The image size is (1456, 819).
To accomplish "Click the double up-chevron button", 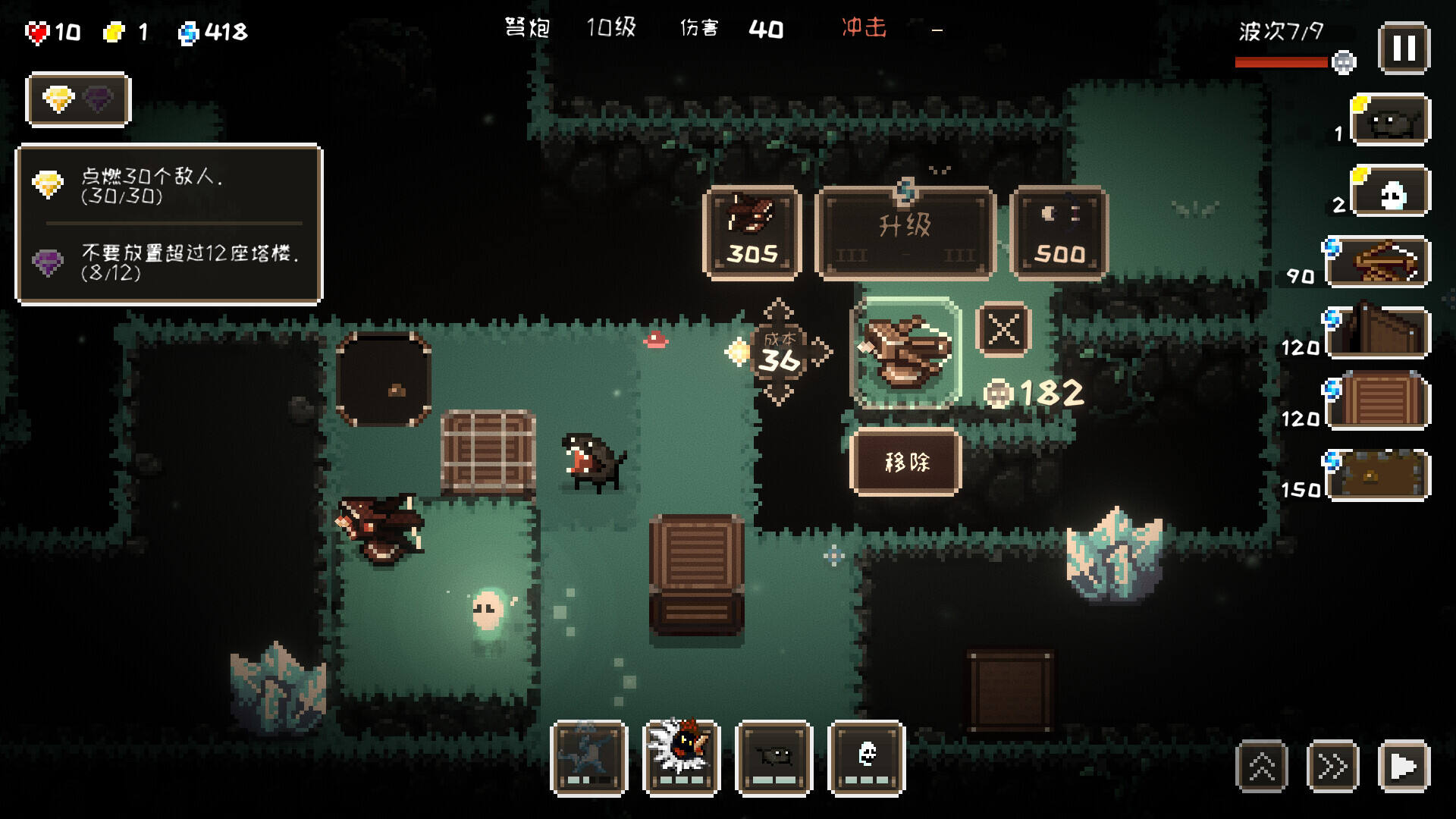I will coord(1262,766).
